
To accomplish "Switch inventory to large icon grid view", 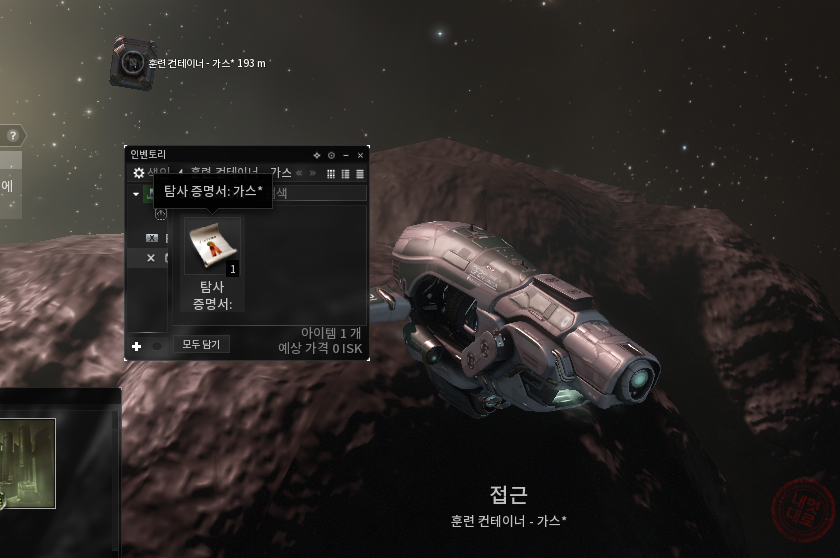I will 332,173.
